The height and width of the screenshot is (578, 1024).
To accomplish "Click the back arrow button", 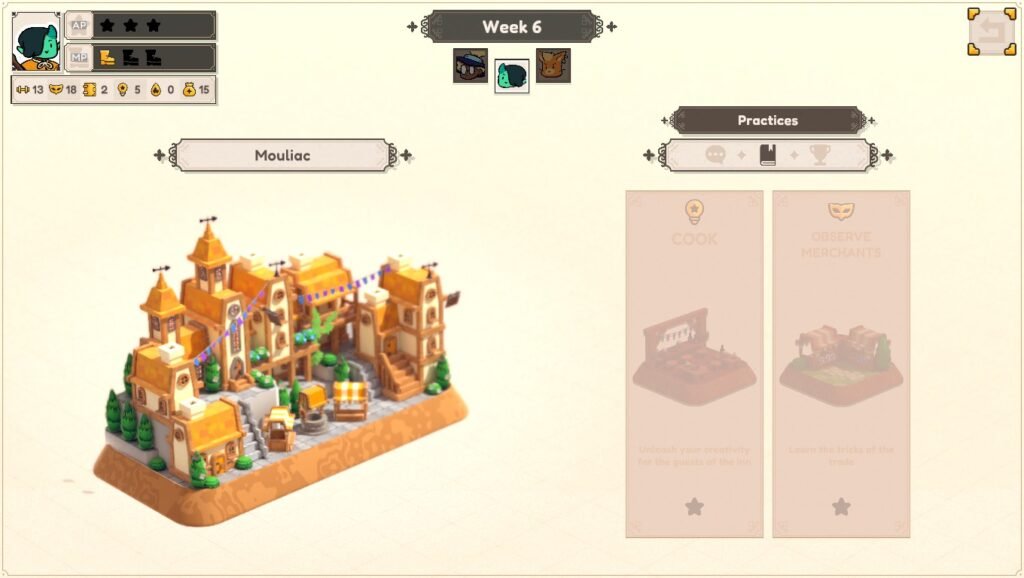I will click(991, 32).
